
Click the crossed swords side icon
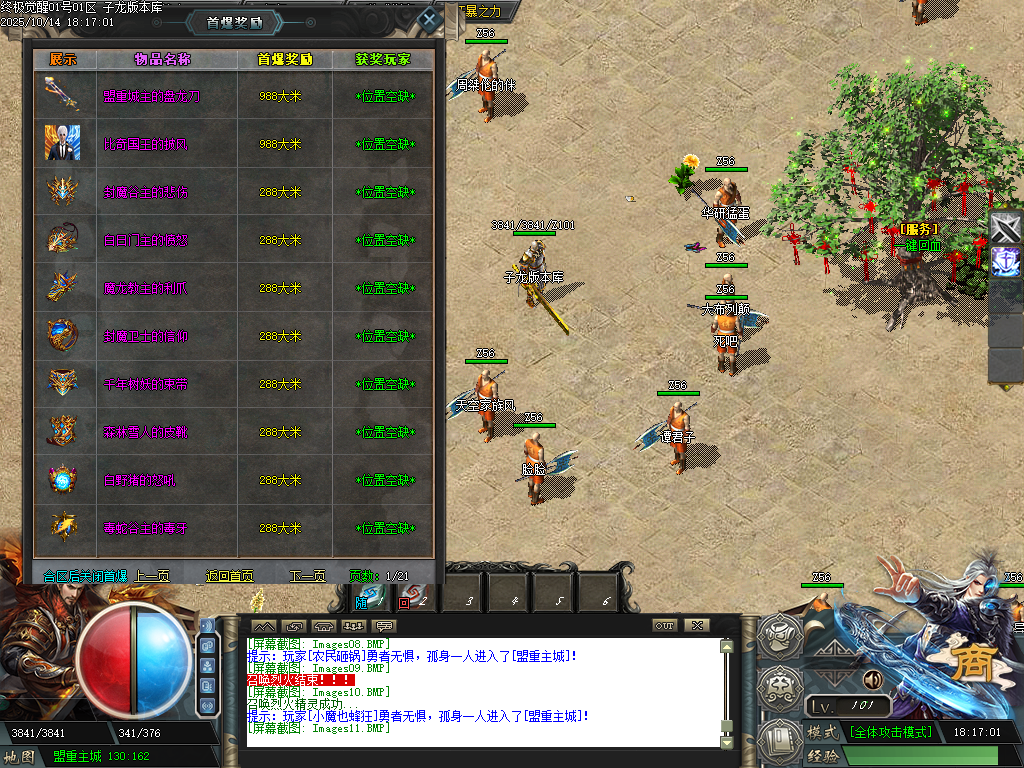(1006, 228)
